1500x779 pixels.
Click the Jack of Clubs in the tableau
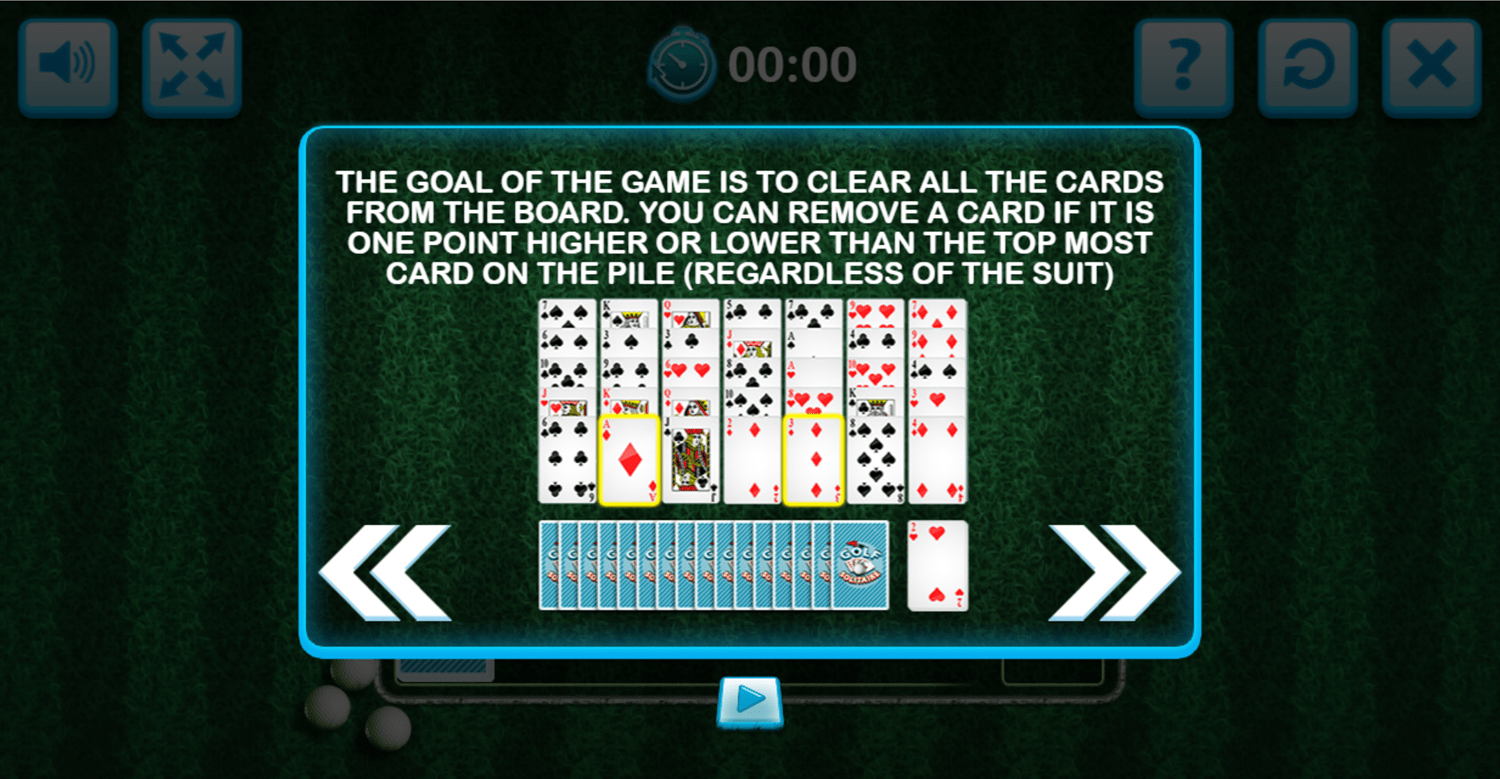692,460
